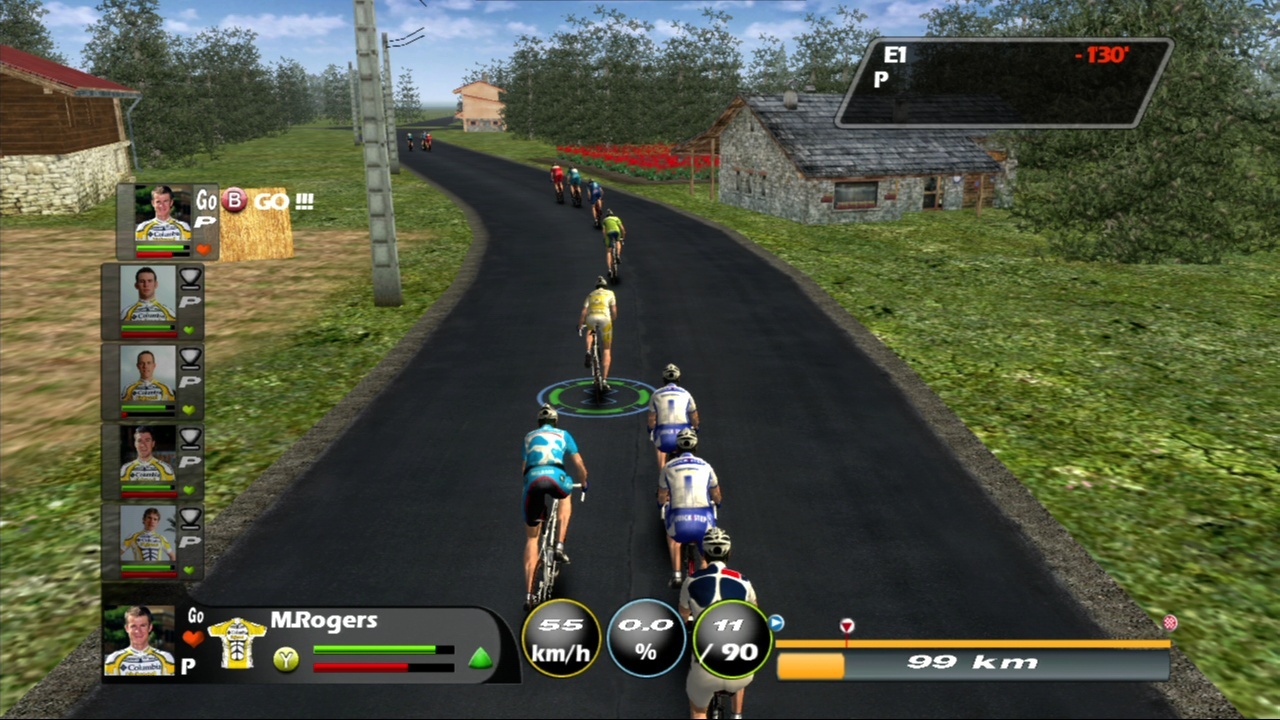Click the orange stage progress bar showing 99 km
This screenshot has width=1280, height=720.
811,665
